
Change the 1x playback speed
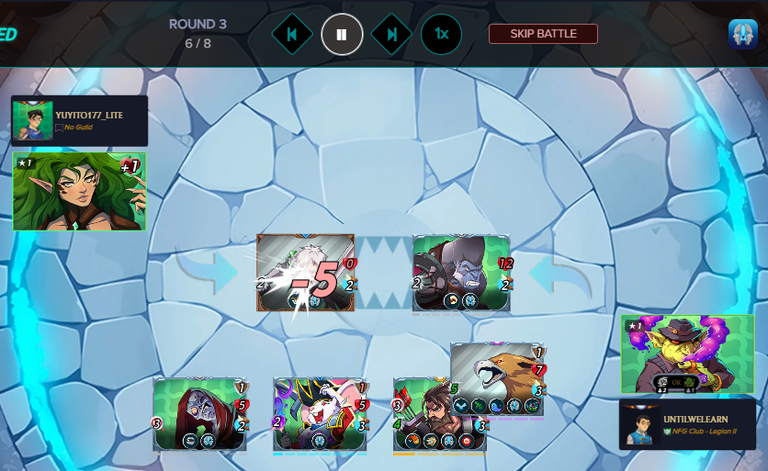441,34
